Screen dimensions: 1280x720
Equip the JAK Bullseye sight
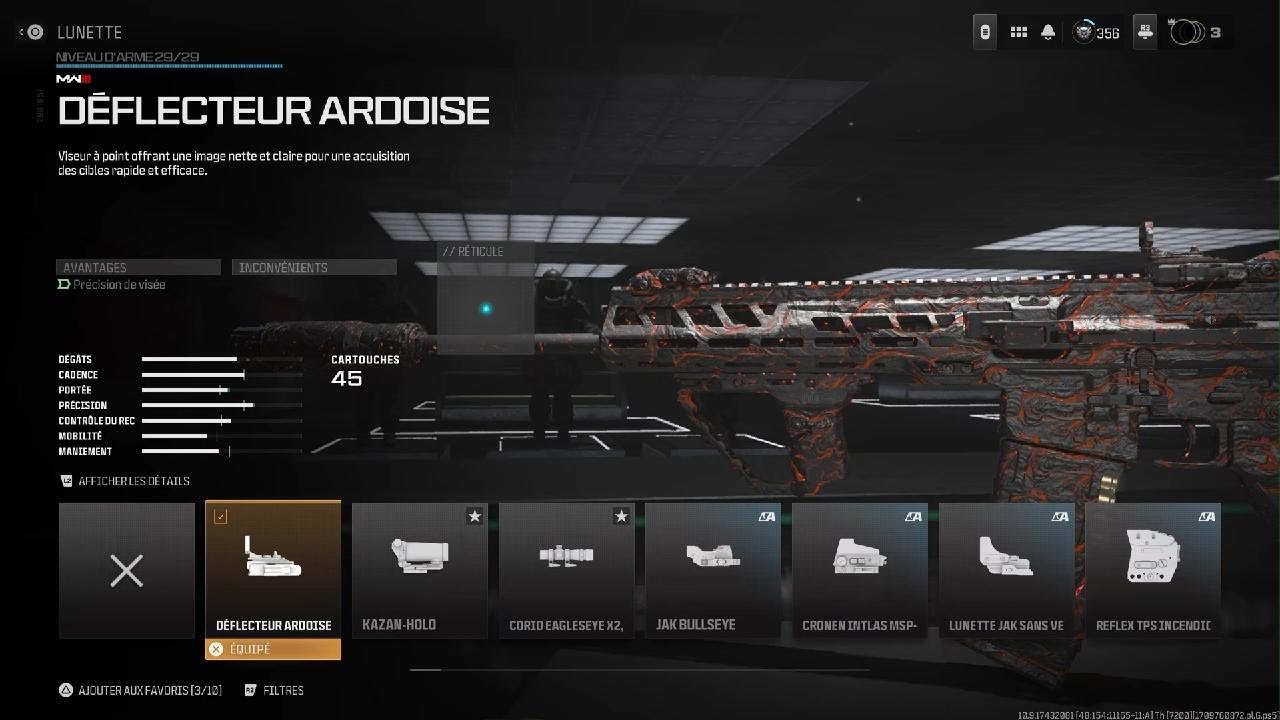[713, 570]
